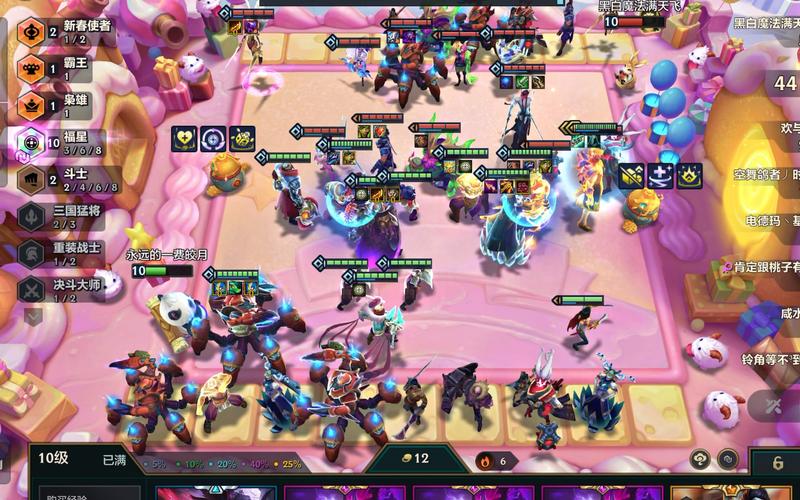Expand the trait list with the down arrow
This screenshot has height=500, width=800.
(33, 317)
